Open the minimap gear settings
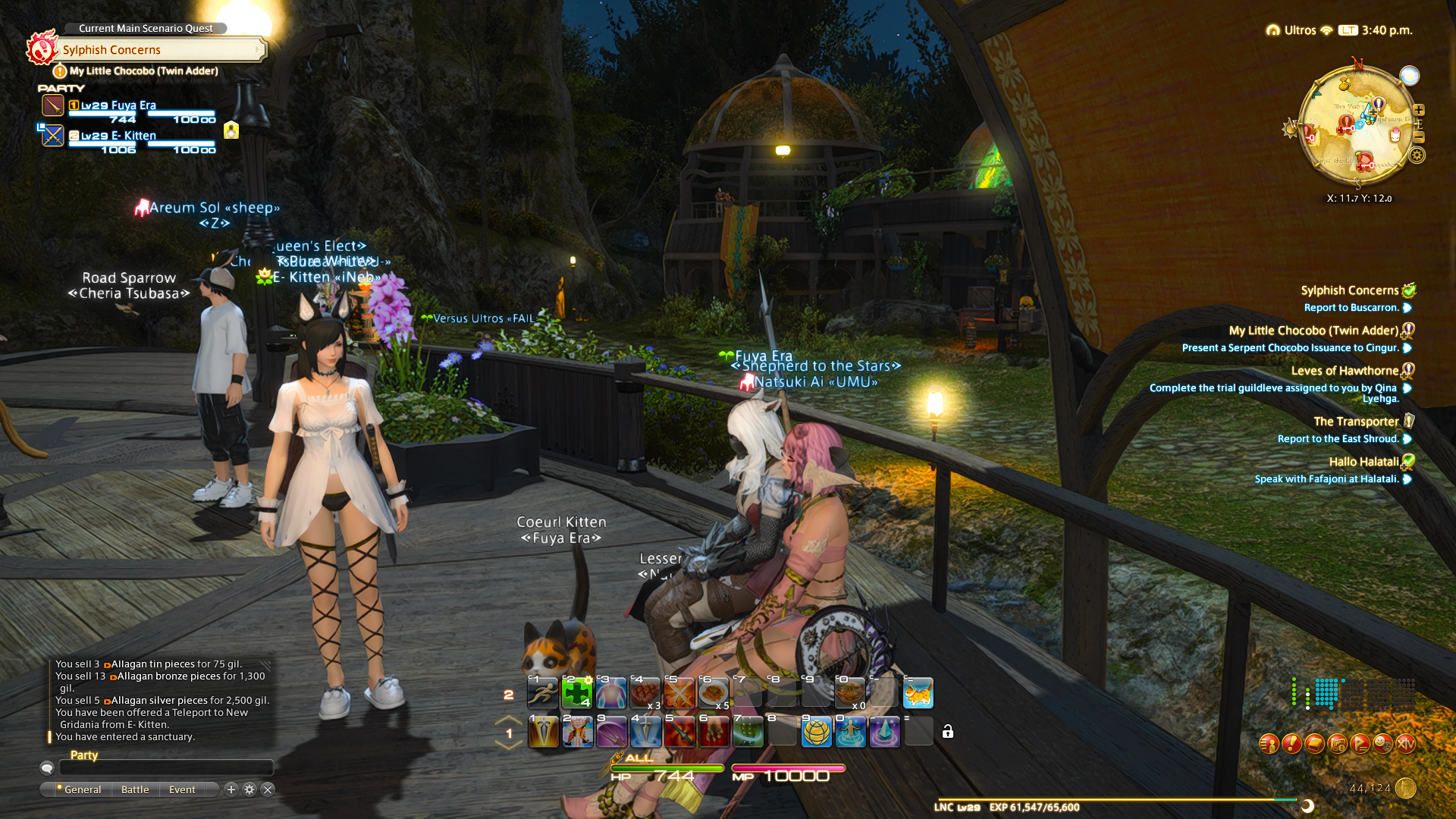This screenshot has width=1456, height=819. (x=1417, y=155)
